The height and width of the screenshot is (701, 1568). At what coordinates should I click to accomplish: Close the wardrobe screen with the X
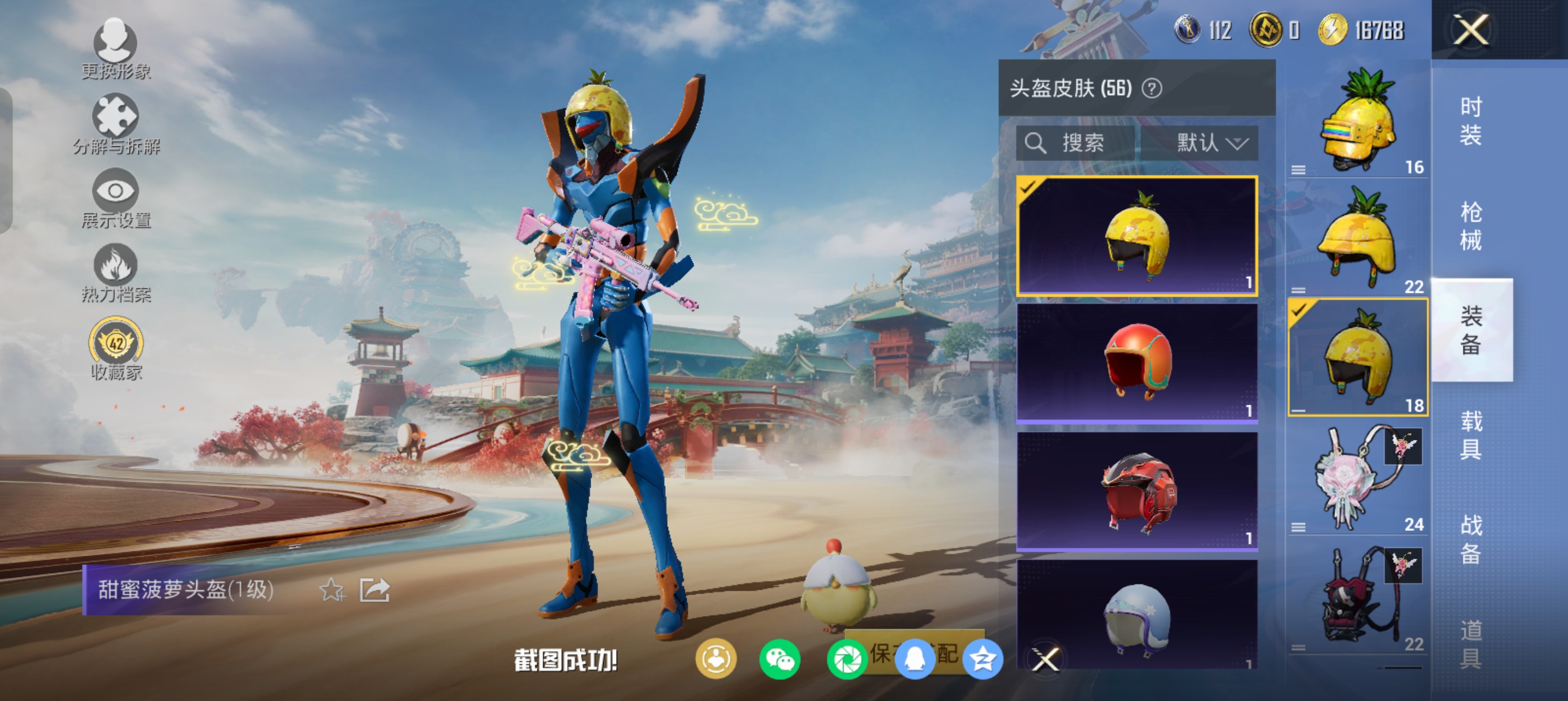pos(1471,29)
